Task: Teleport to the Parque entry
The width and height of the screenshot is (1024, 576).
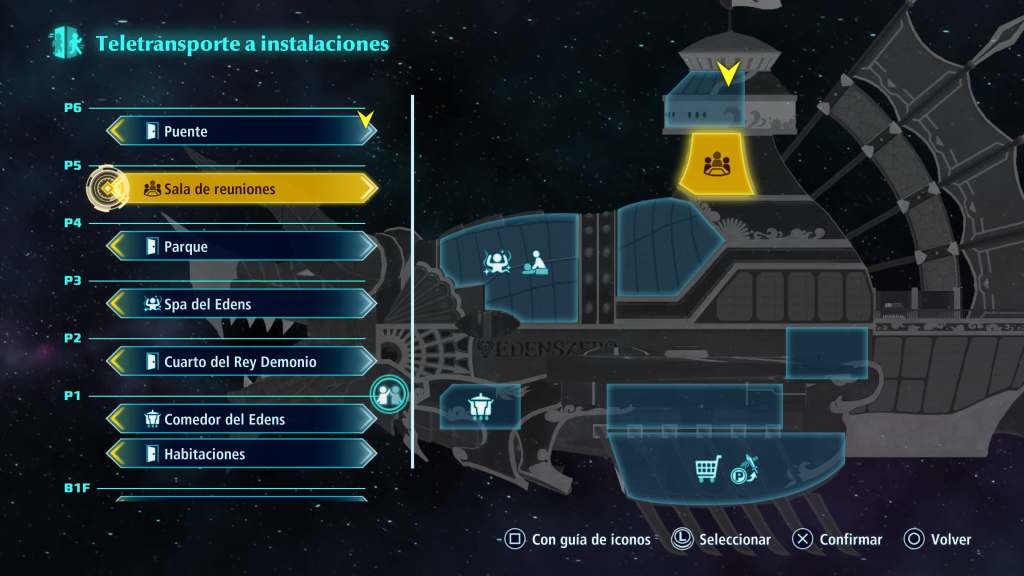Action: pos(241,246)
